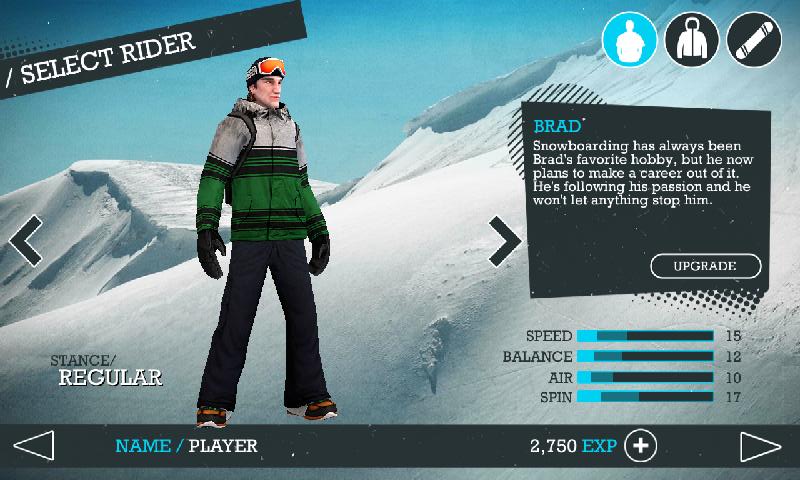The image size is (800, 480).
Task: Open the rider selection tab
Action: point(629,39)
